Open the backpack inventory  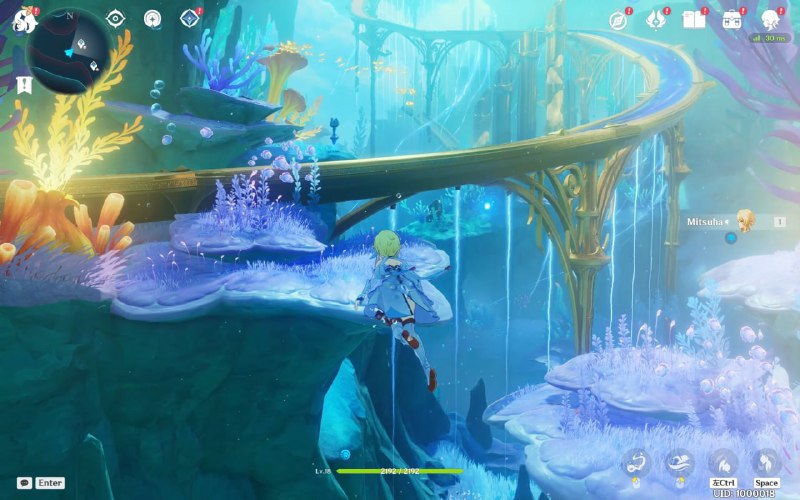pyautogui.click(x=731, y=19)
